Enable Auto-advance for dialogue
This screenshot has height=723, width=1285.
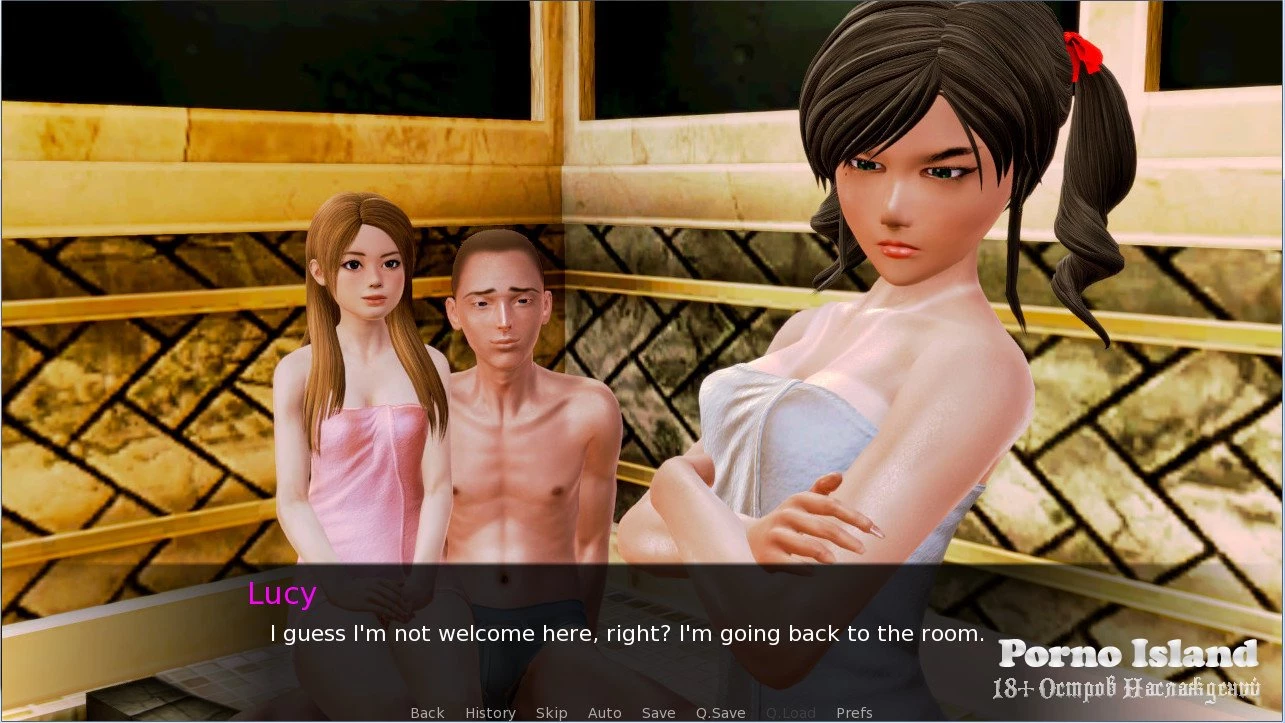coord(604,713)
